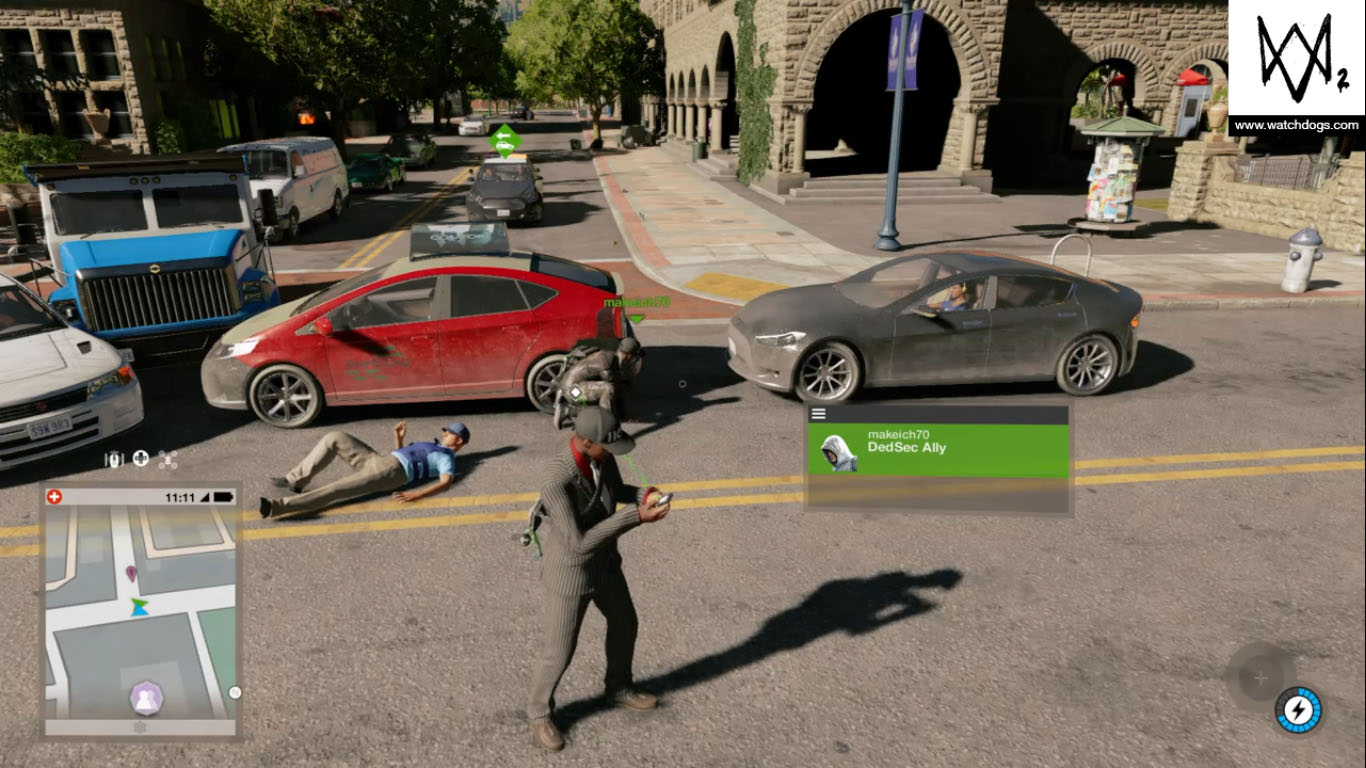Viewport: 1366px width, 768px height.
Task: Activate the lightning bolt botnet icon
Action: [1298, 710]
